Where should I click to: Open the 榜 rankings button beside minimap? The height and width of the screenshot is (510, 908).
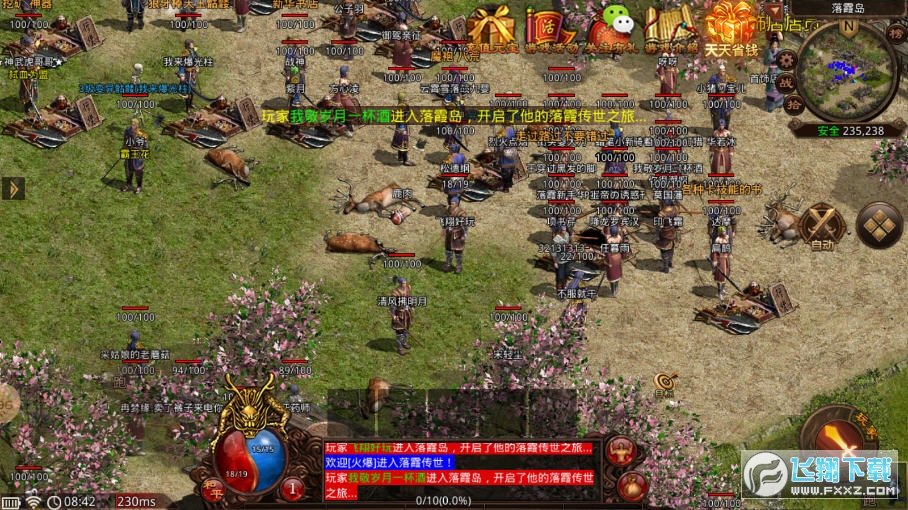896,33
